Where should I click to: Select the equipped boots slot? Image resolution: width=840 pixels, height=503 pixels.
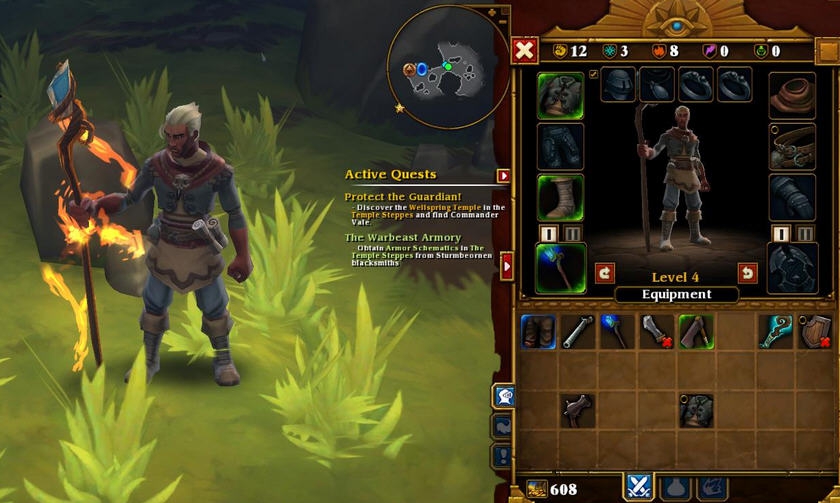560,197
